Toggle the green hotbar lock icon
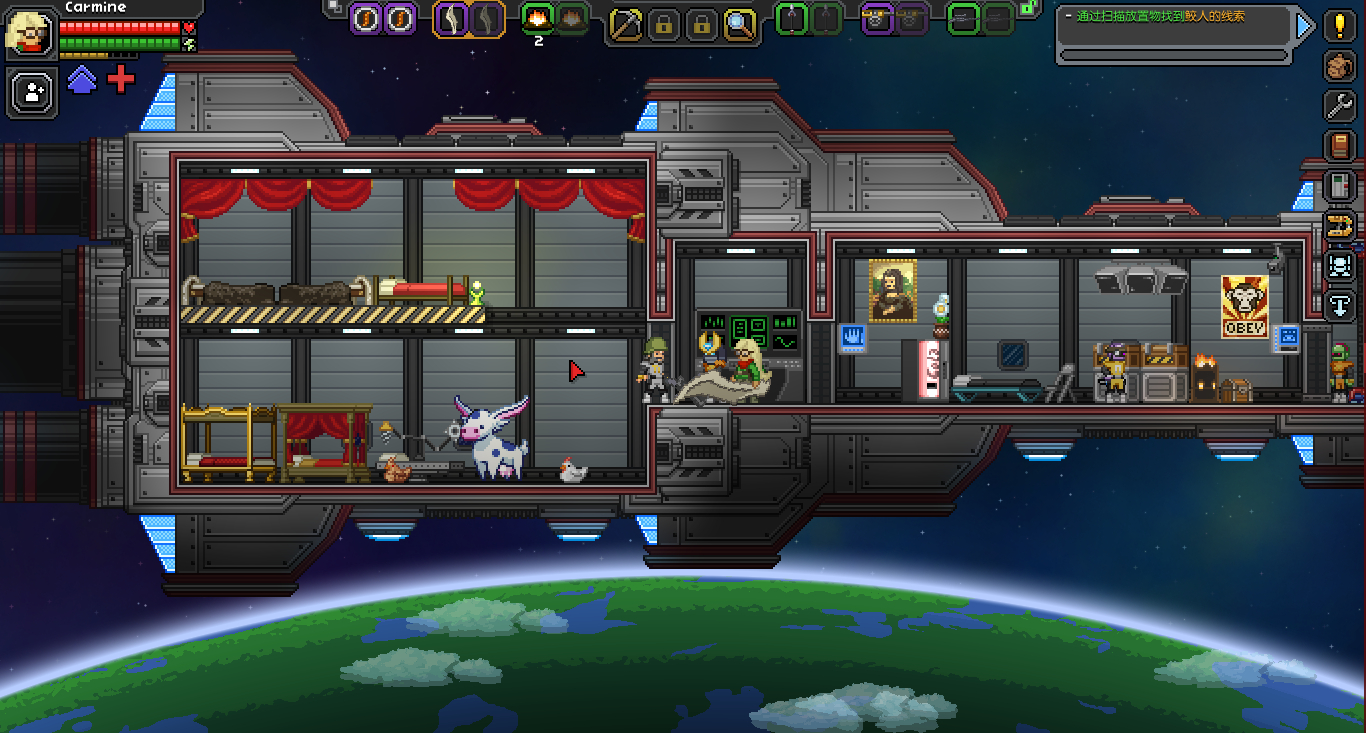Screen dimensions: 1370x733 1026,8
